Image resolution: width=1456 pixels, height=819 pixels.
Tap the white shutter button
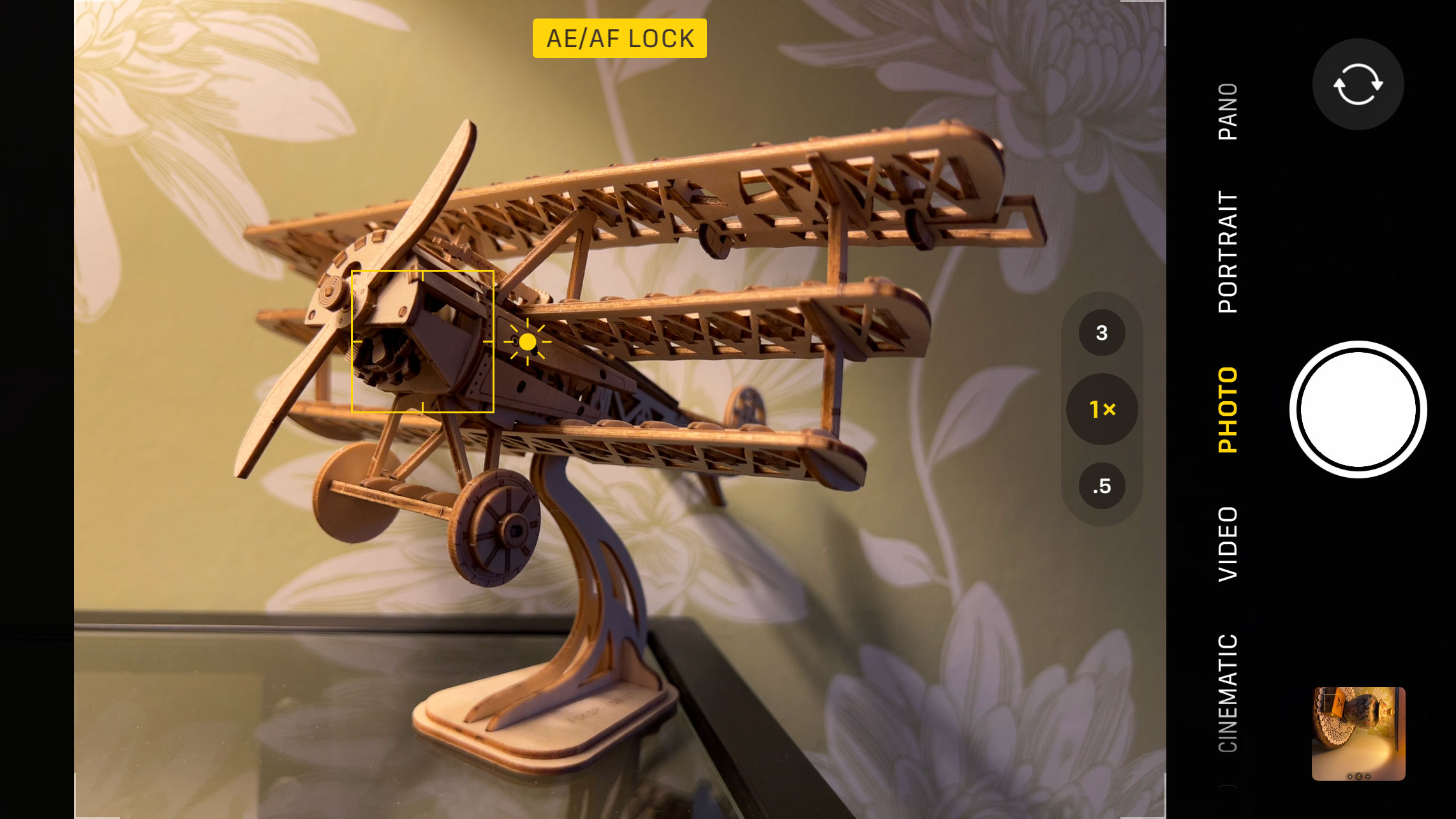1358,409
